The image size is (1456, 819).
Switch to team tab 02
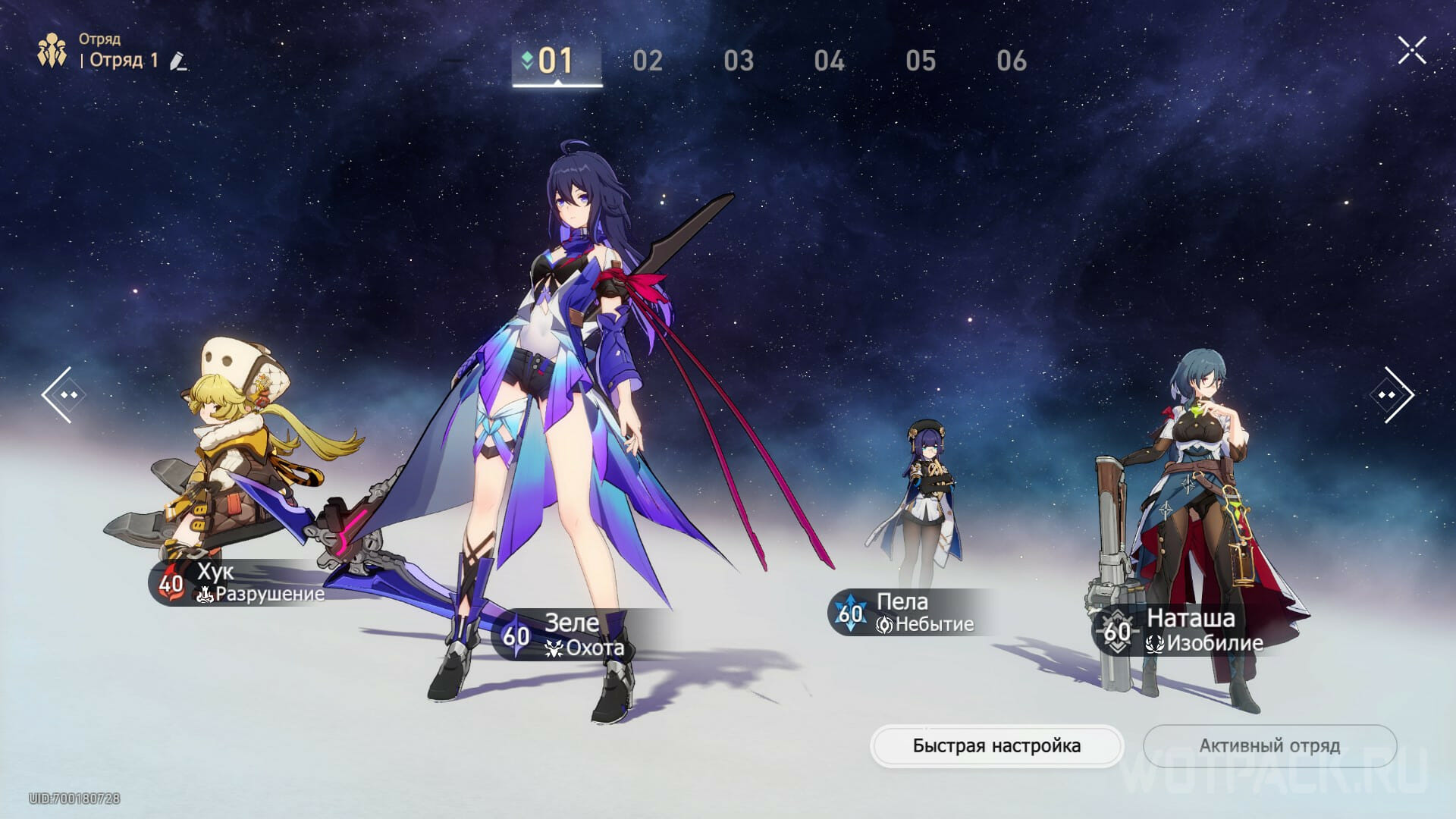648,61
